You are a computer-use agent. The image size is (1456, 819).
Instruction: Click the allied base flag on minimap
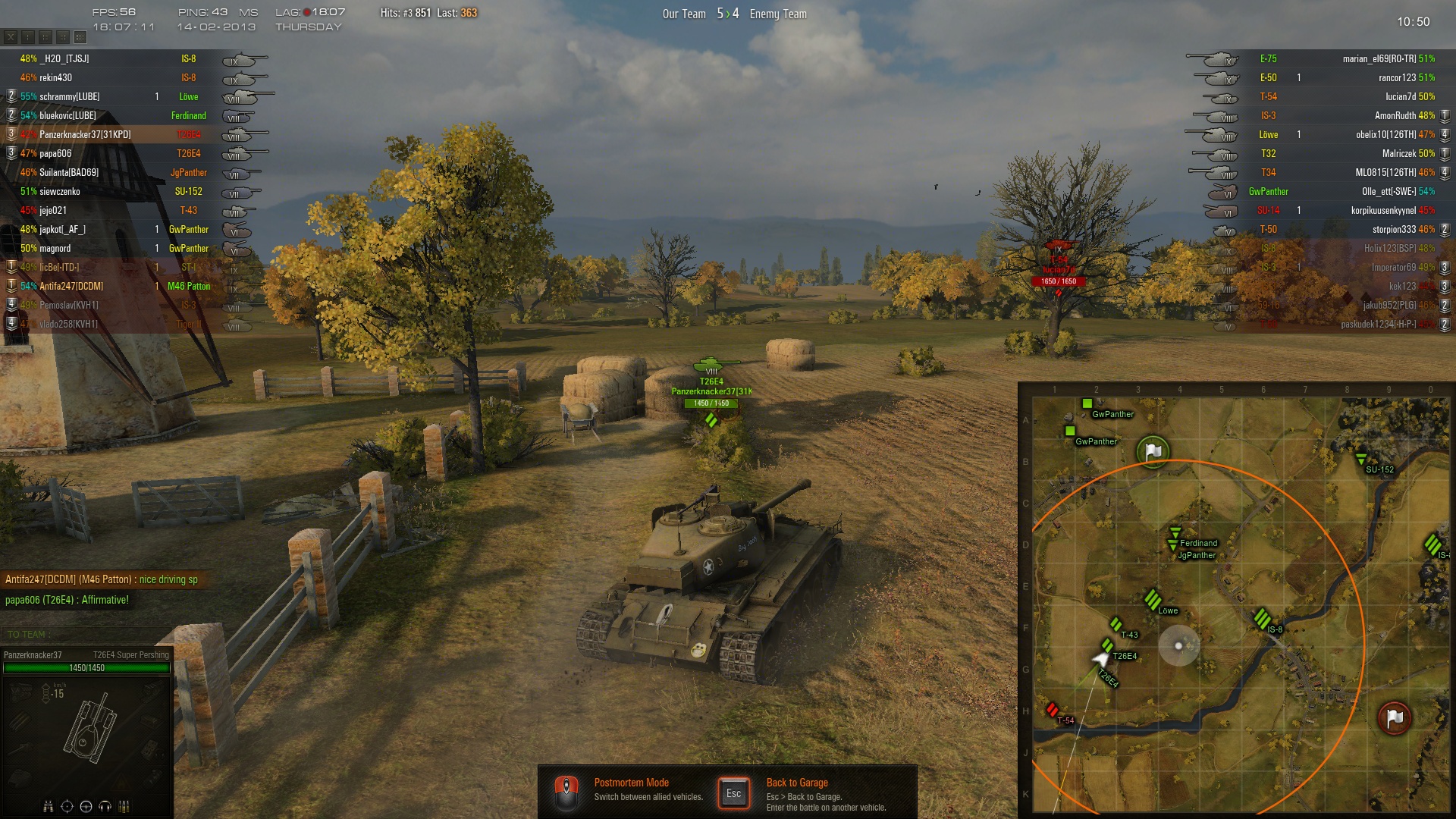1153,451
